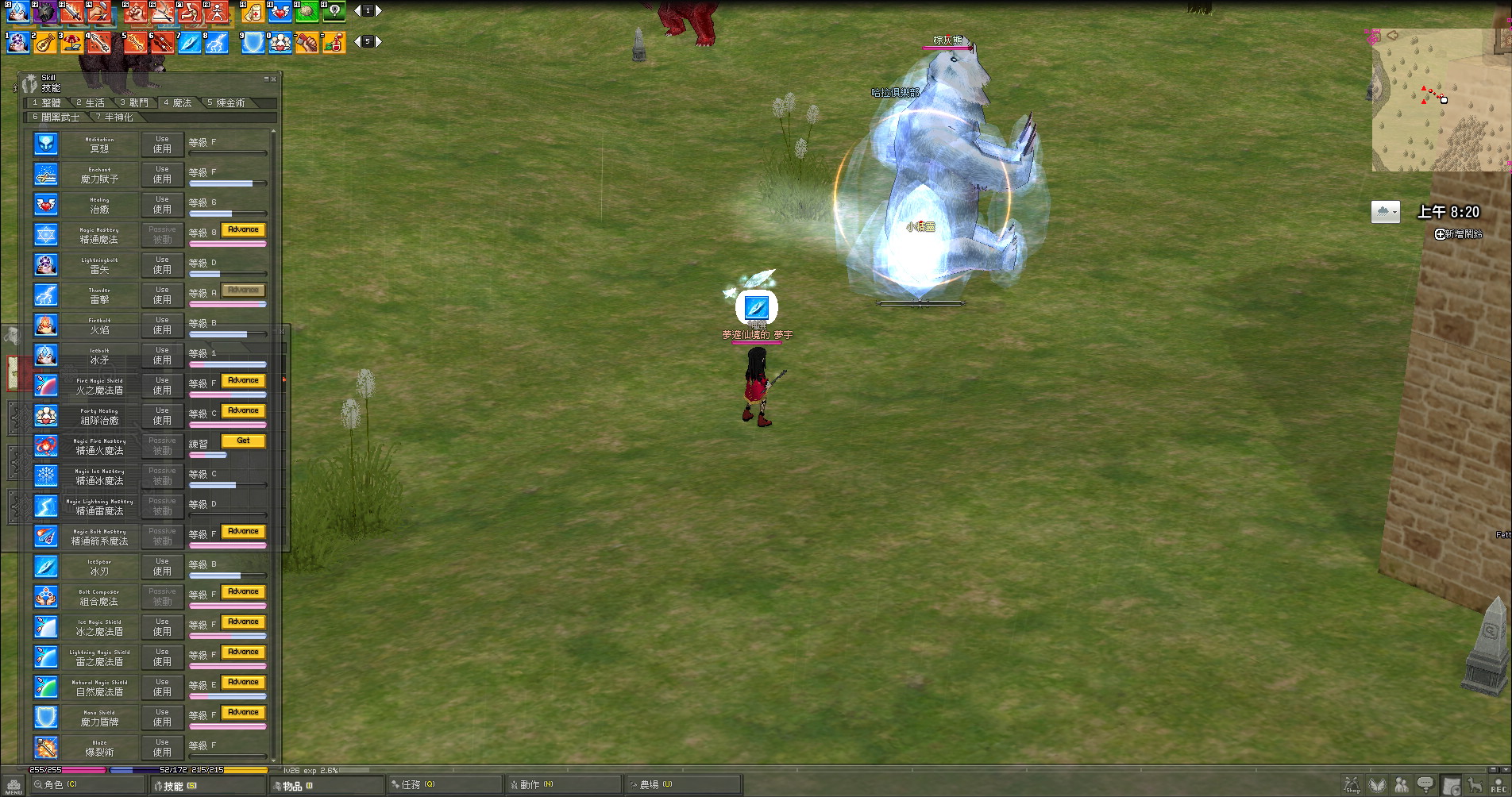Get the Magic Fire Mastery skill
Screen dimensions: 1512x797
(243, 441)
